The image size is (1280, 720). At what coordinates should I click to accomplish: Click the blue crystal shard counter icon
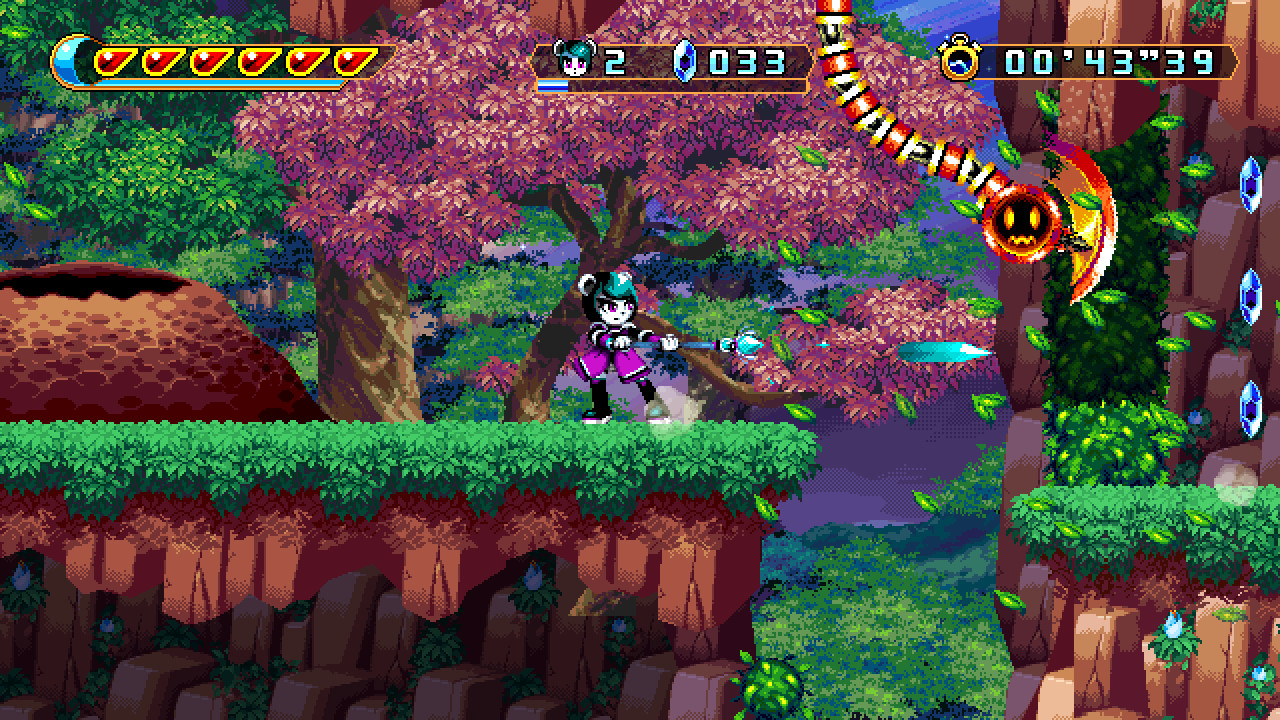pos(683,60)
